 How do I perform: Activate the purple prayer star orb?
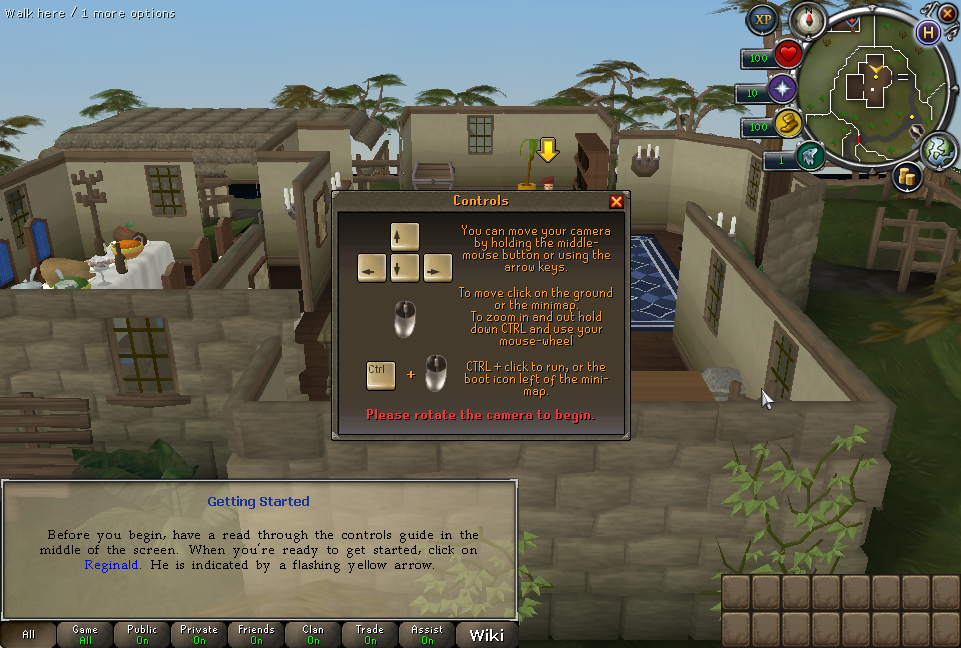coord(782,91)
